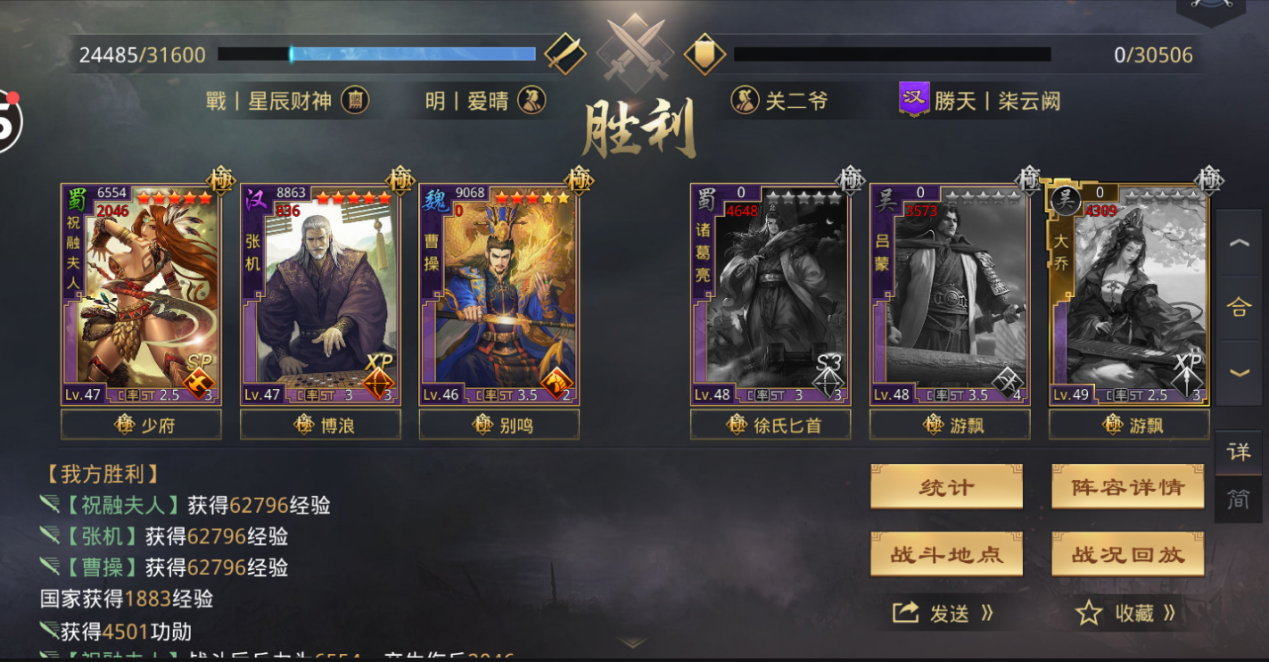Send the battle report via 发送
The width and height of the screenshot is (1269, 662).
pos(944,613)
